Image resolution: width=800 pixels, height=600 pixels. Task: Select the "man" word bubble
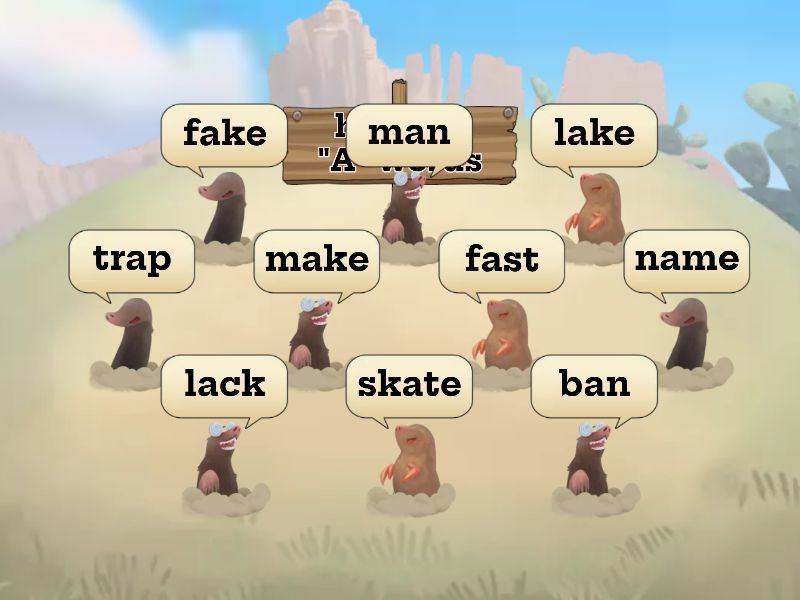(409, 133)
